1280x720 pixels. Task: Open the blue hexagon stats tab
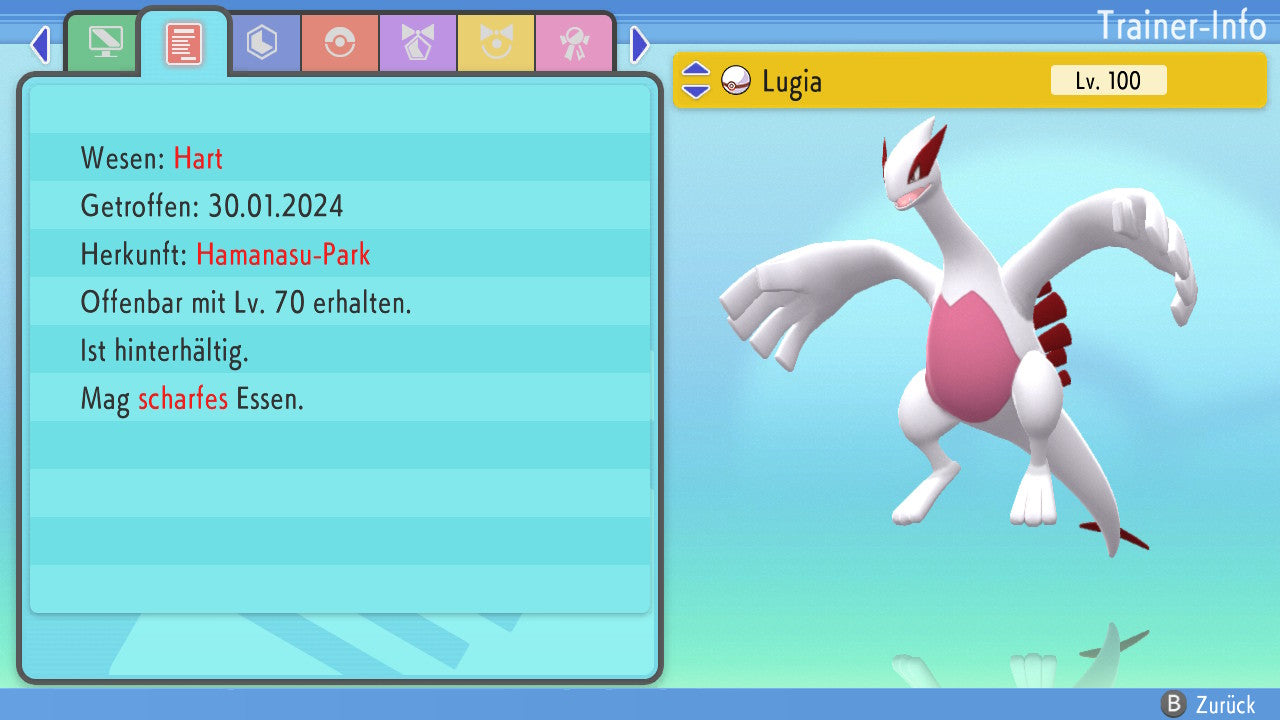point(262,43)
